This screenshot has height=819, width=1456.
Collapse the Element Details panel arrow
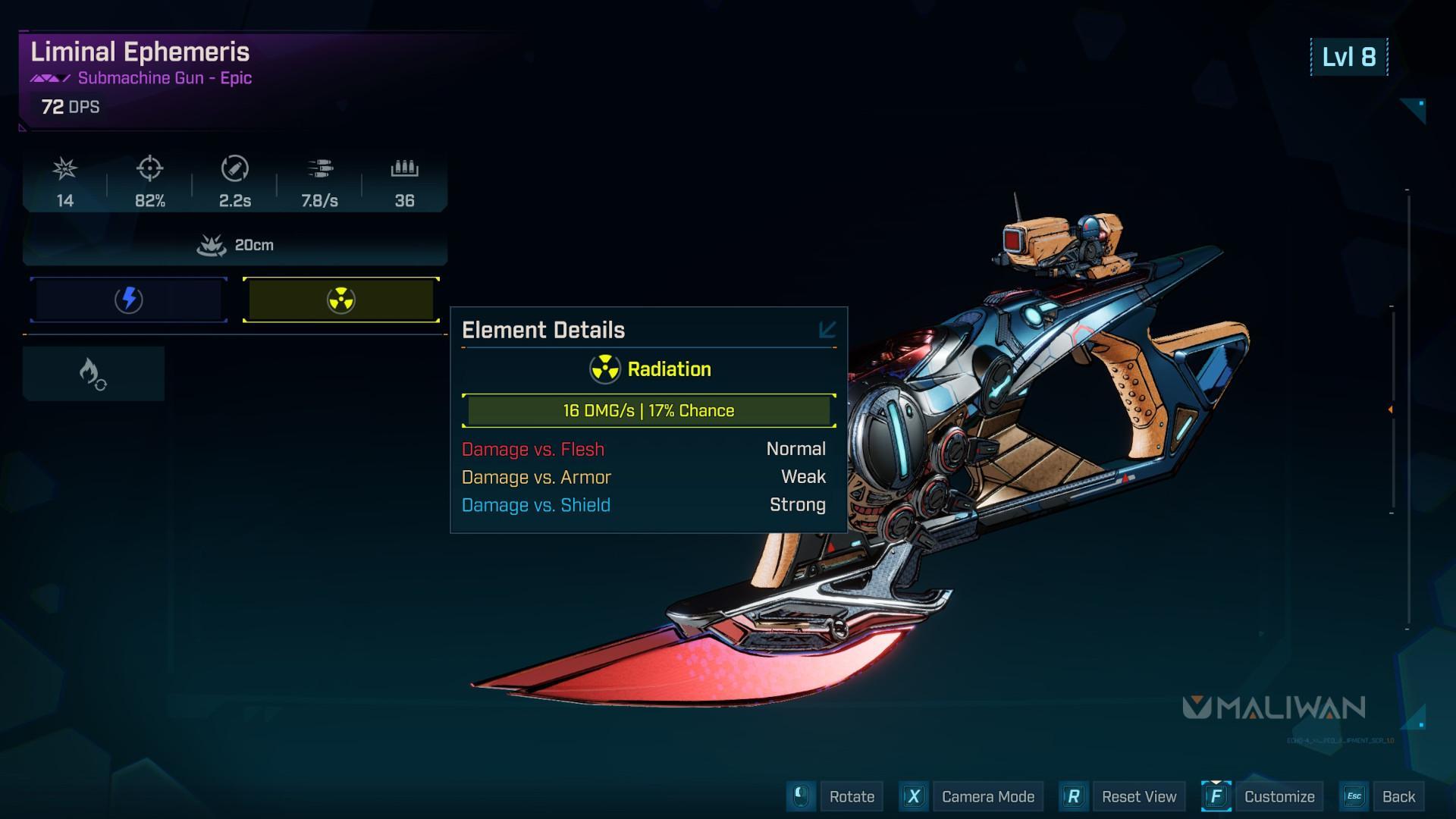pyautogui.click(x=827, y=330)
